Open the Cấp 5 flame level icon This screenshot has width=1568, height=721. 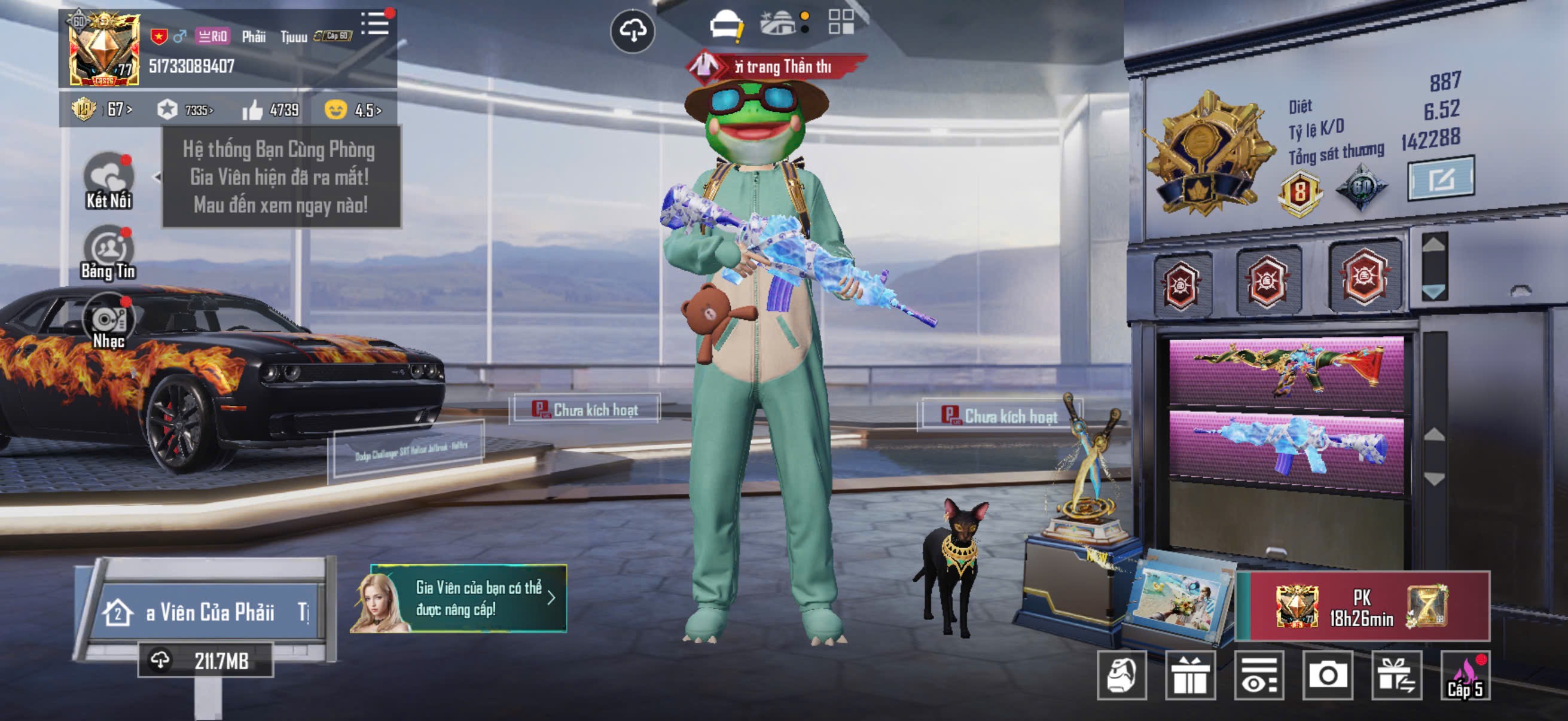[x=1465, y=677]
